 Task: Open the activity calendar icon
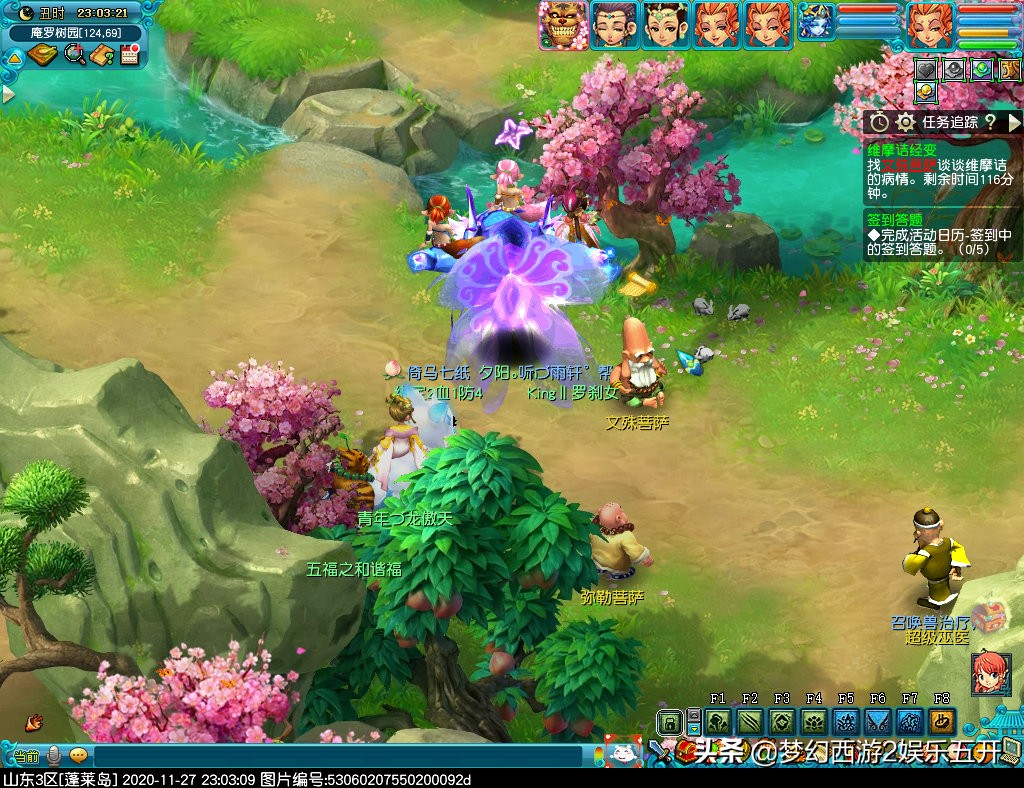[x=129, y=55]
